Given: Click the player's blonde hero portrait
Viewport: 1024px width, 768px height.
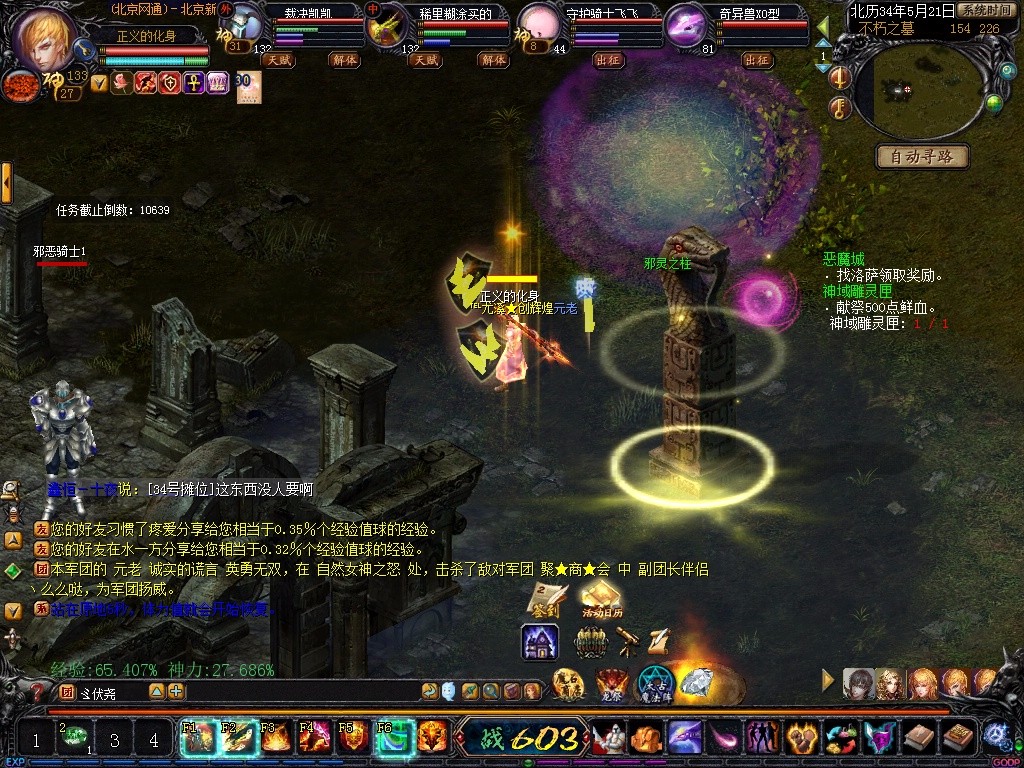Looking at the screenshot, I should coord(45,37).
